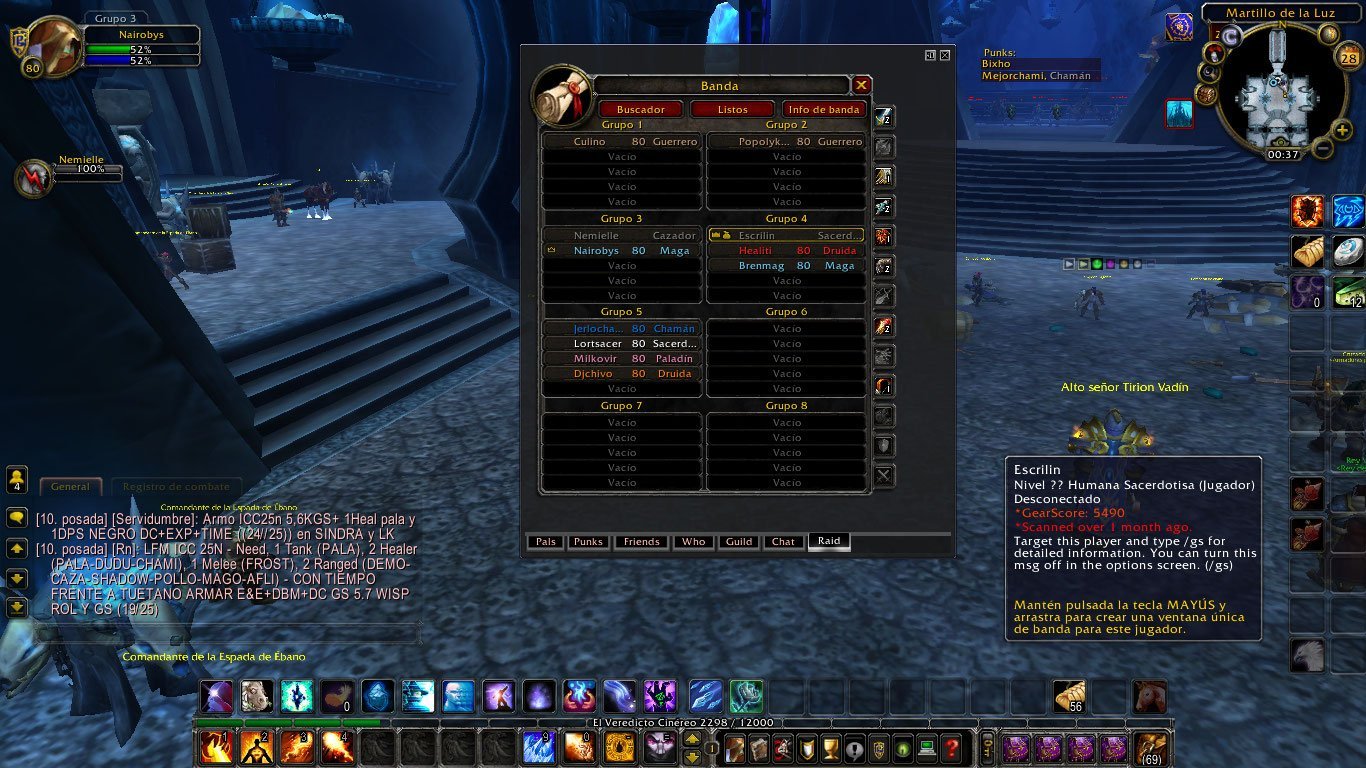Choose Healiti the Druida in Grupo 4

point(786,251)
